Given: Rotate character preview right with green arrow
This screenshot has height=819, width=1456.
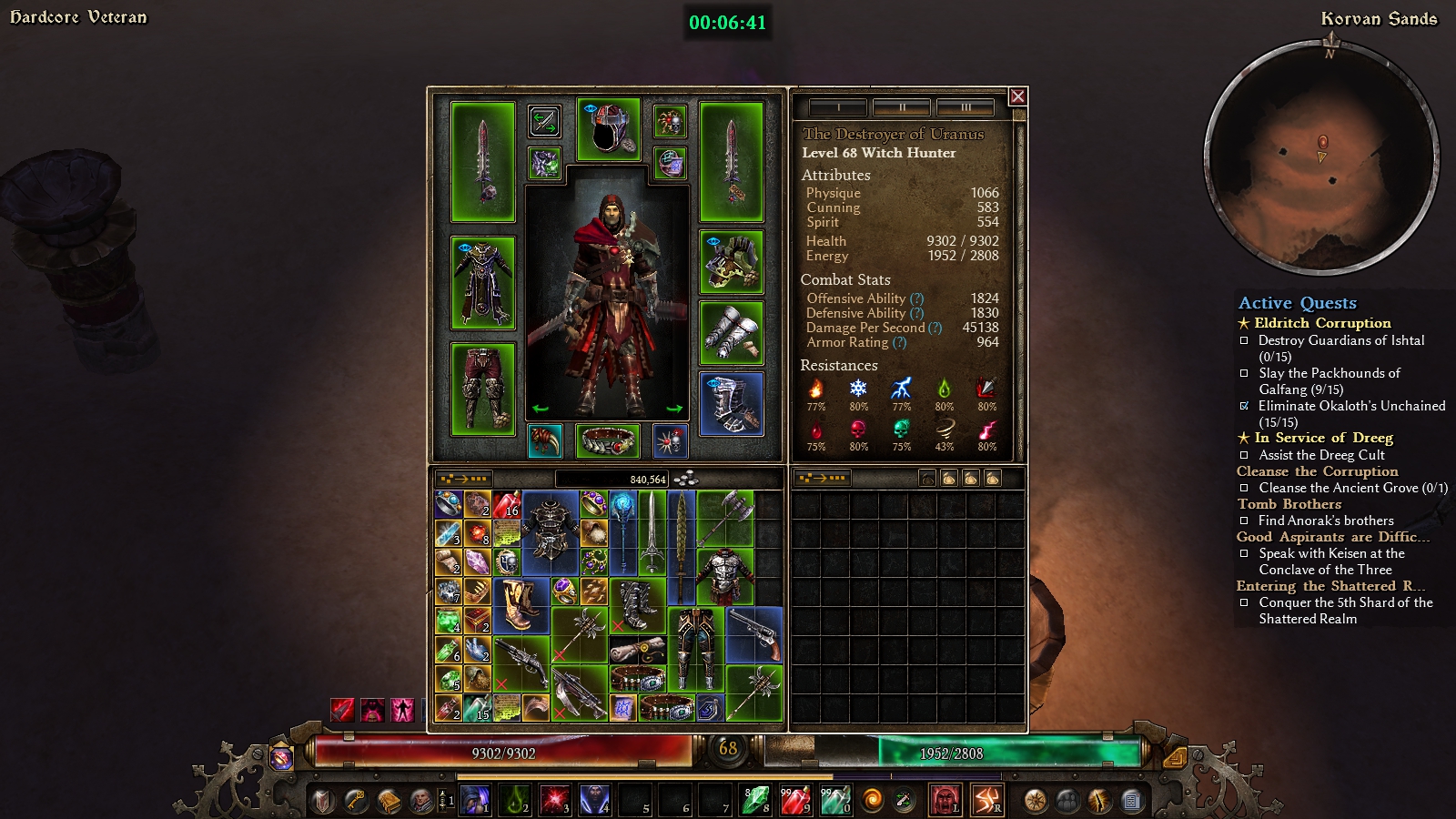Looking at the screenshot, I should (674, 409).
